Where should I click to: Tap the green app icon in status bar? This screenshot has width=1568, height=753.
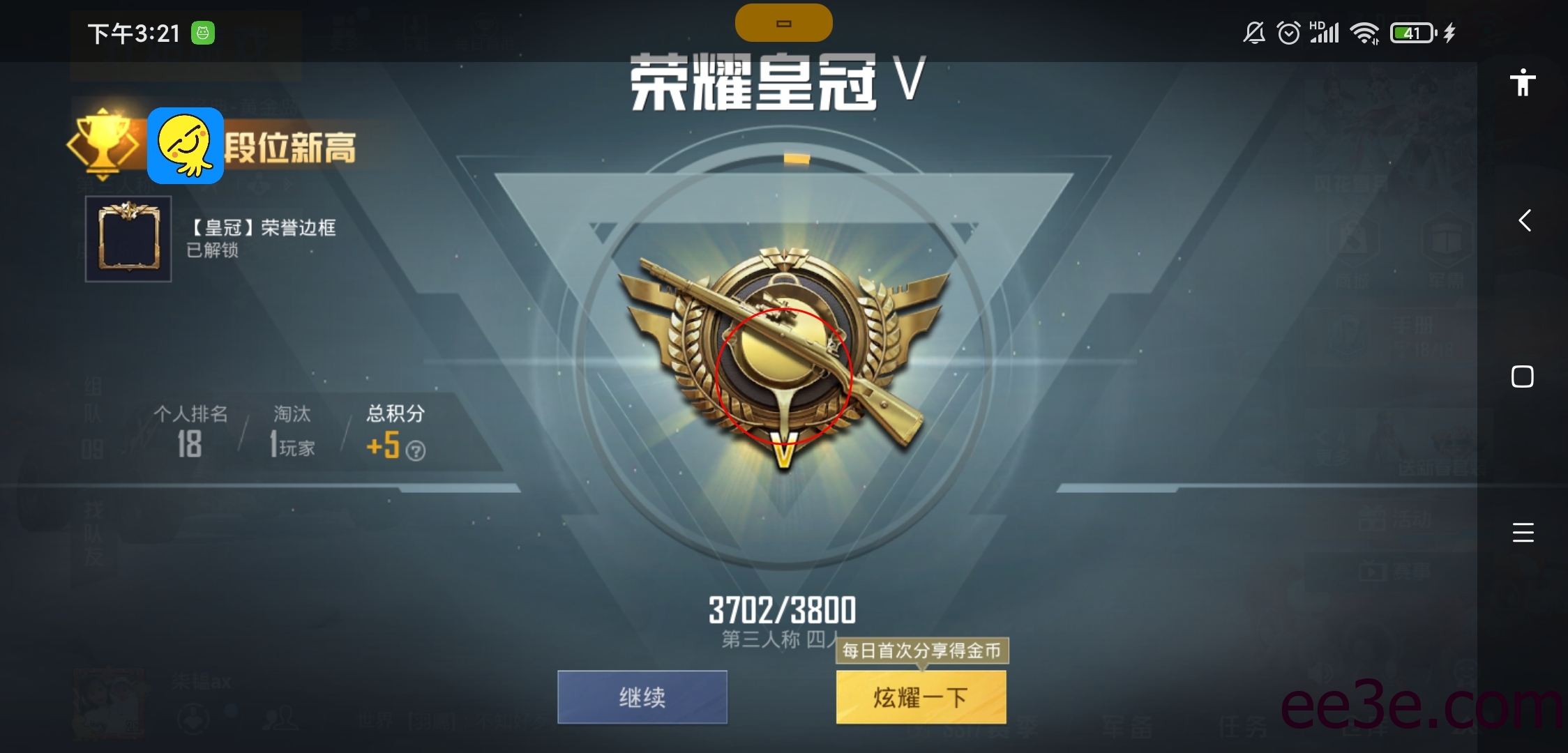tap(203, 32)
